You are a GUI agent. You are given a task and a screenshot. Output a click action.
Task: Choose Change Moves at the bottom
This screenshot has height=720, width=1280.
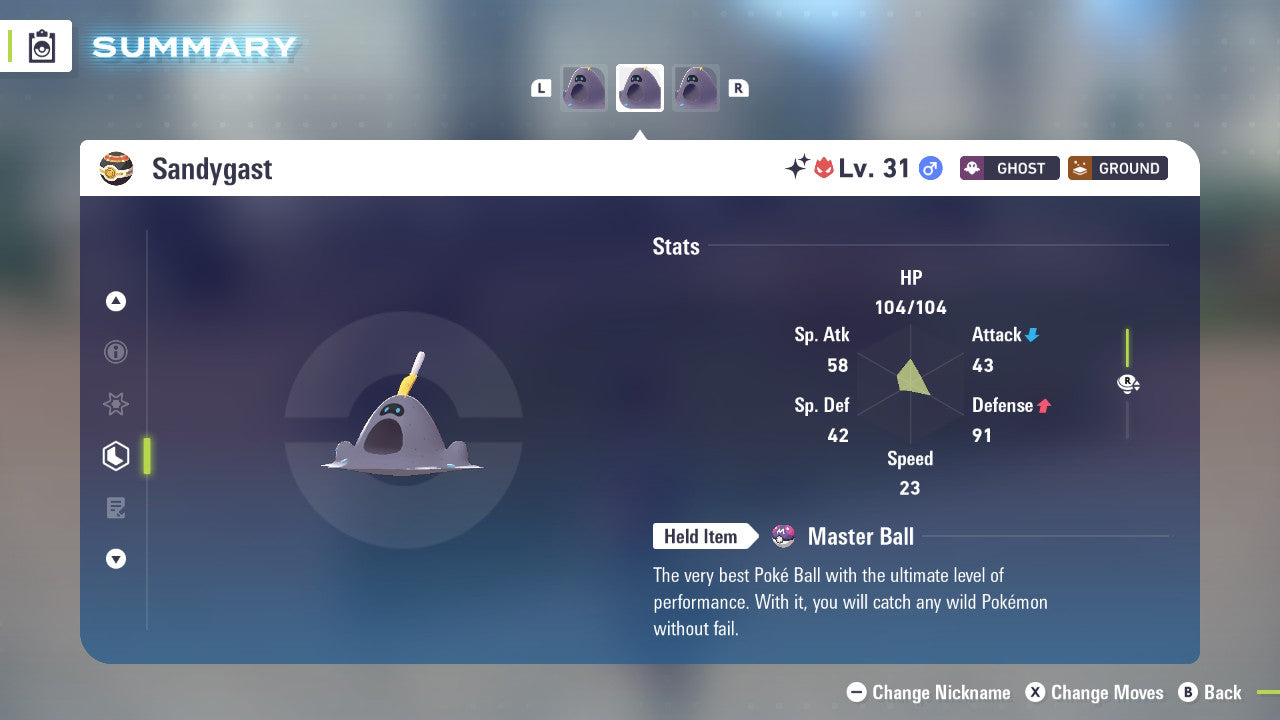[x=1097, y=692]
